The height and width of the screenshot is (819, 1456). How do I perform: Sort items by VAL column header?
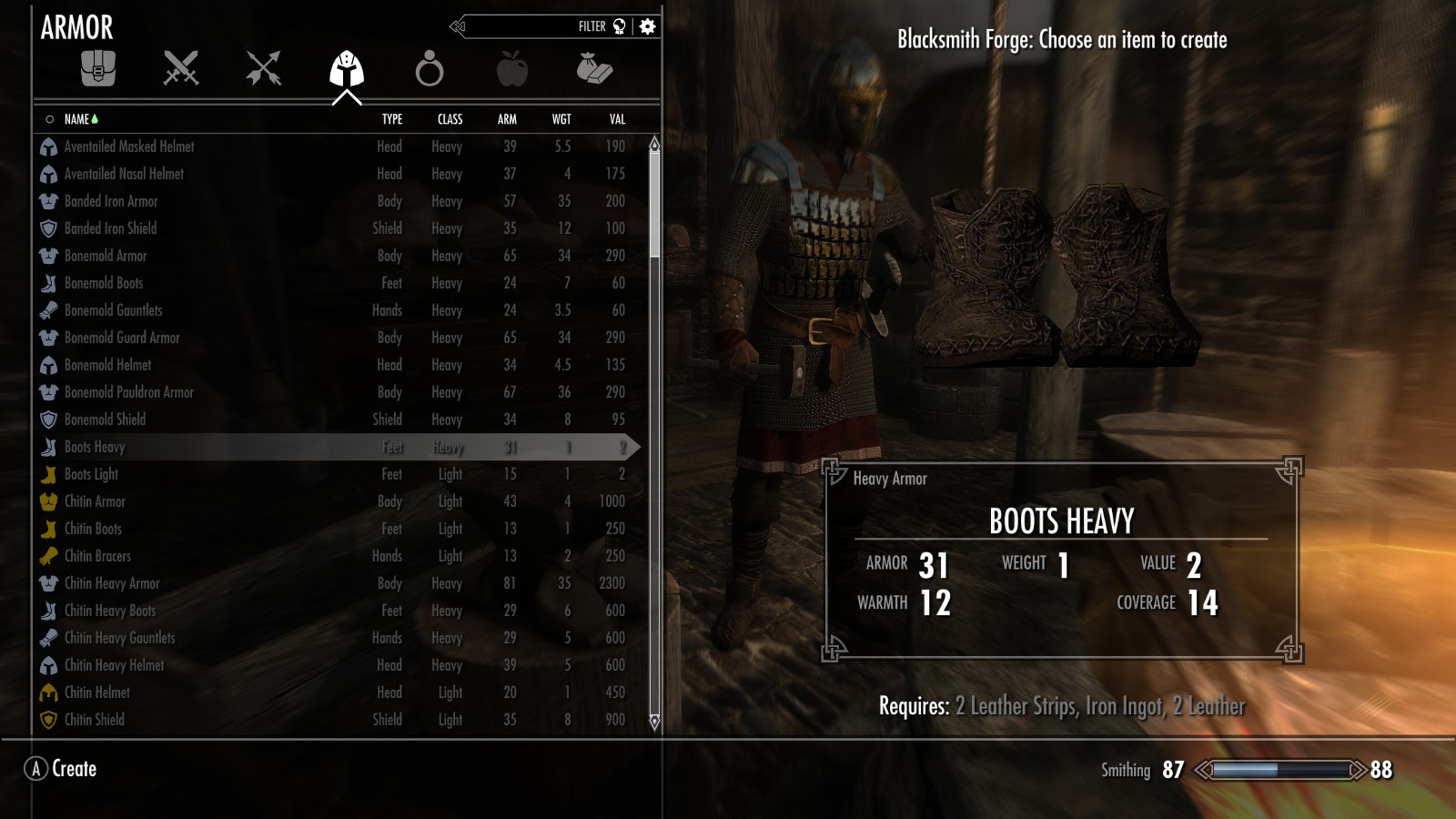[617, 119]
